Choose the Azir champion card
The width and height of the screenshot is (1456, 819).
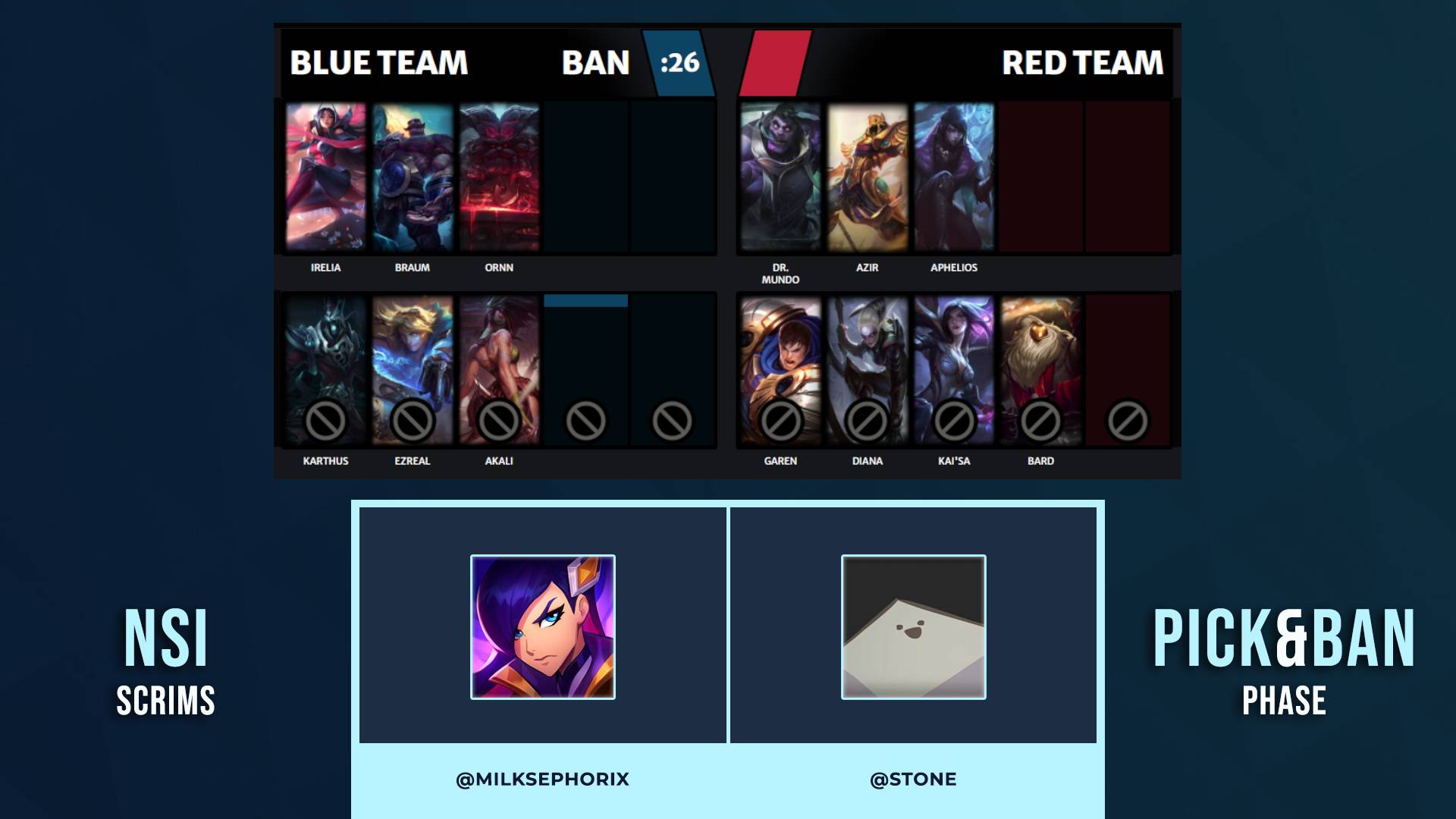[868, 177]
